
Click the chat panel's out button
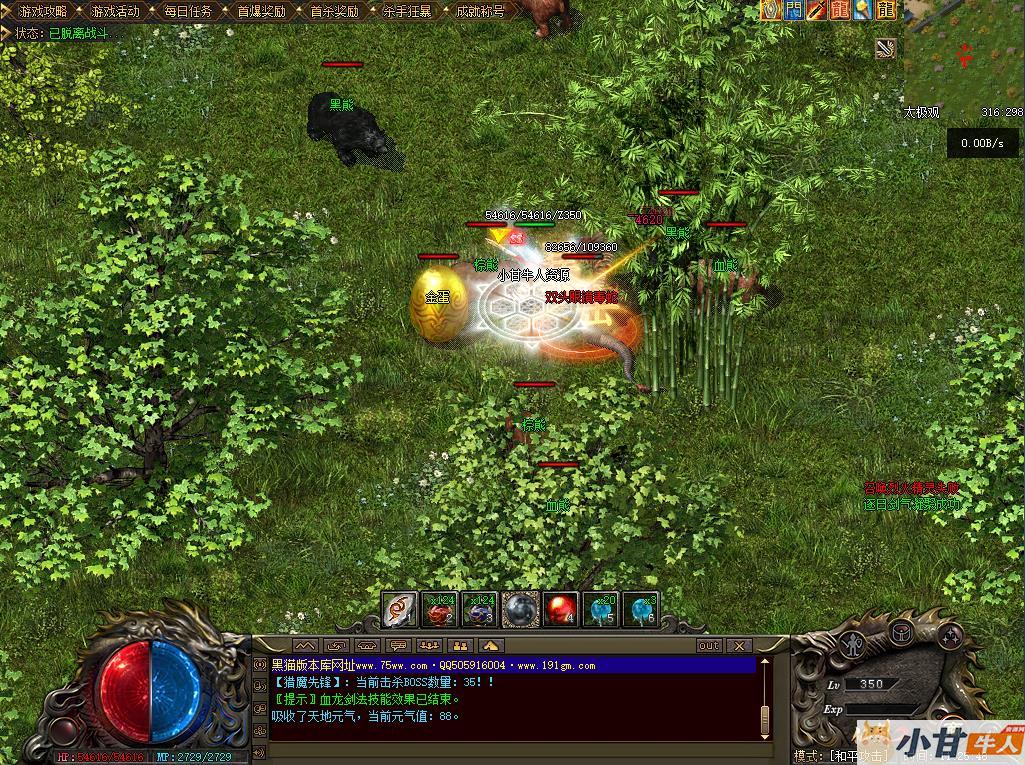pos(708,646)
